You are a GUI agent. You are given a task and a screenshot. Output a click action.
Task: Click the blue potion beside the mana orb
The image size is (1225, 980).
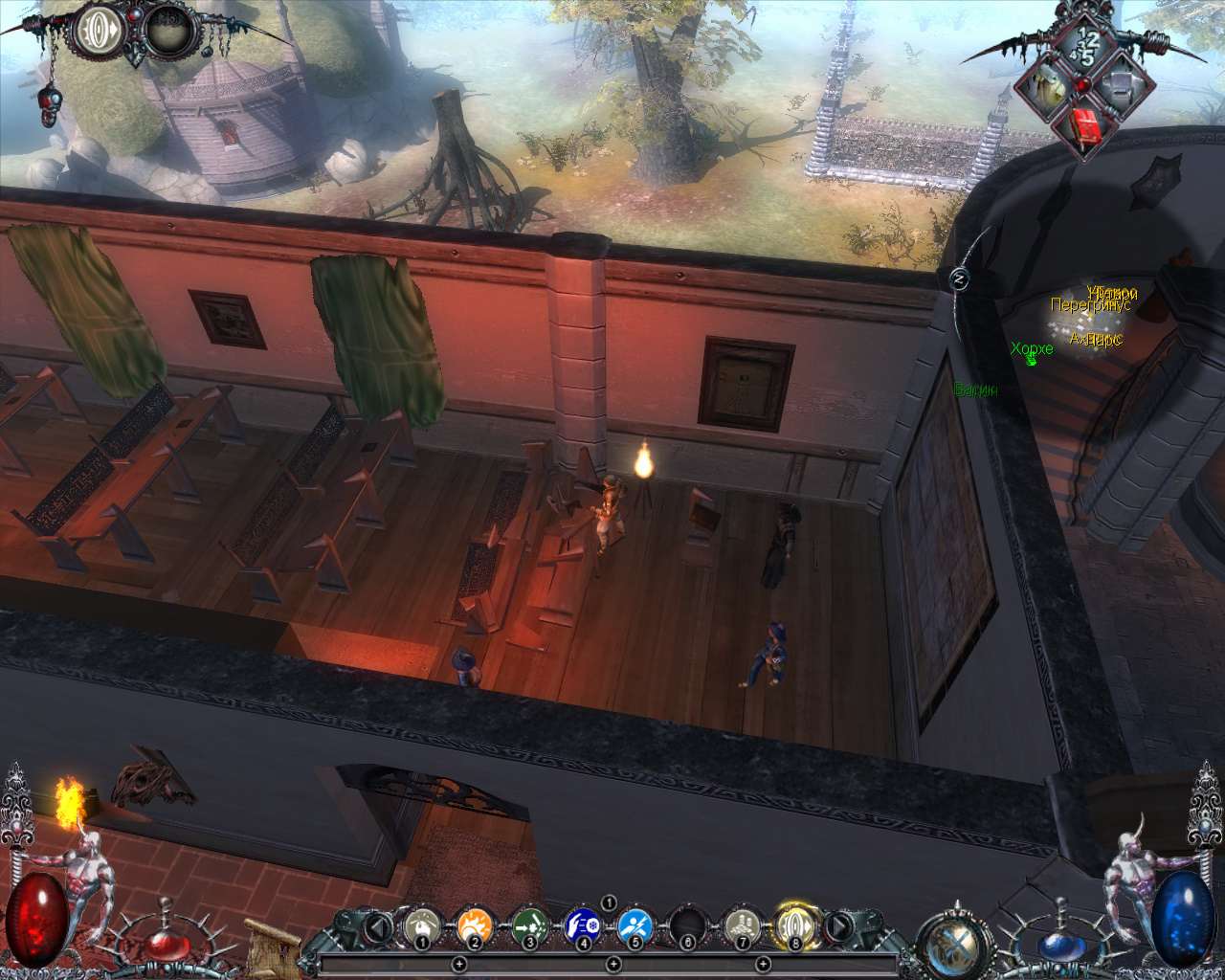(1058, 943)
